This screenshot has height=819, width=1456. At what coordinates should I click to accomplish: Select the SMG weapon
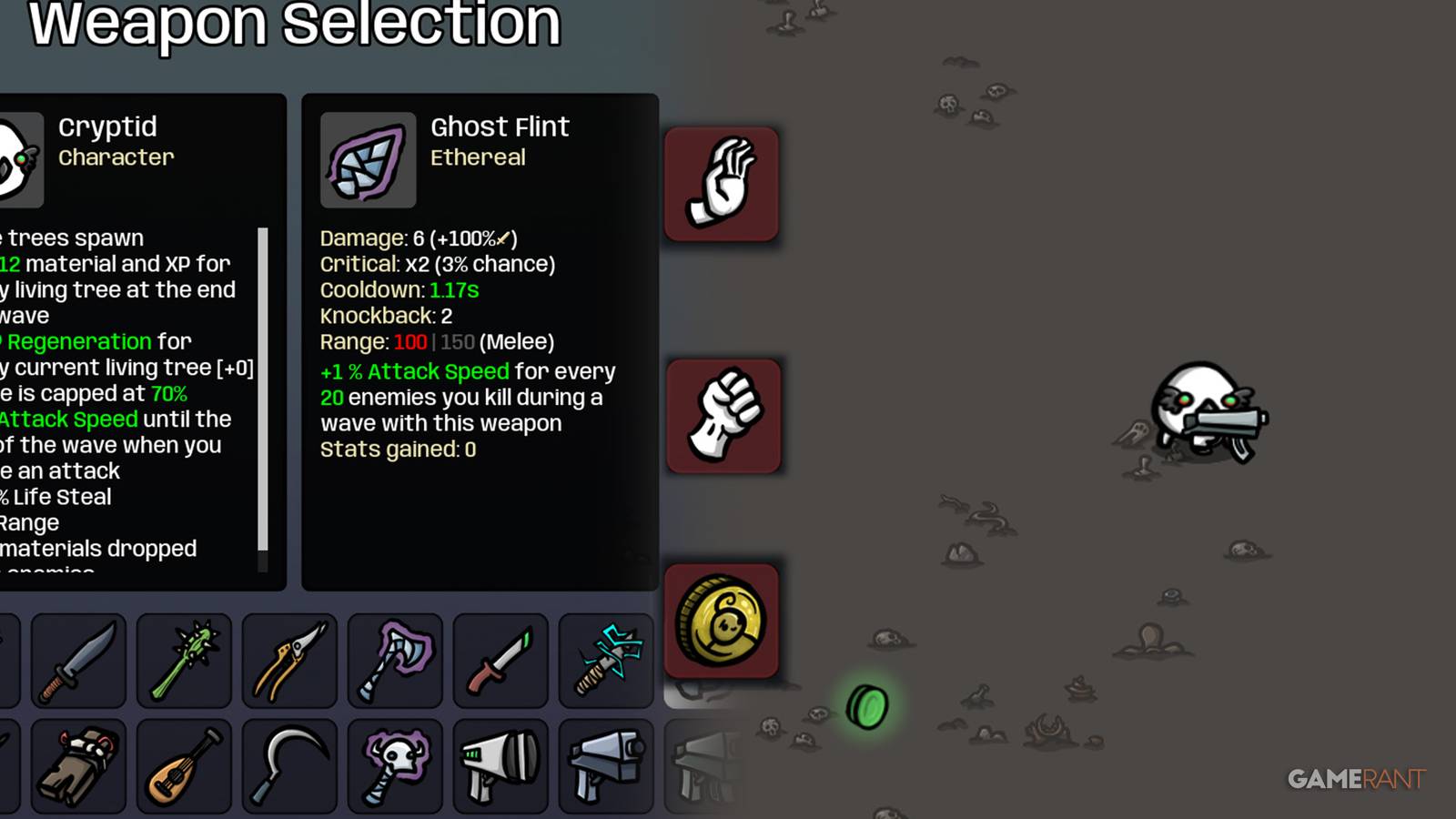click(605, 764)
